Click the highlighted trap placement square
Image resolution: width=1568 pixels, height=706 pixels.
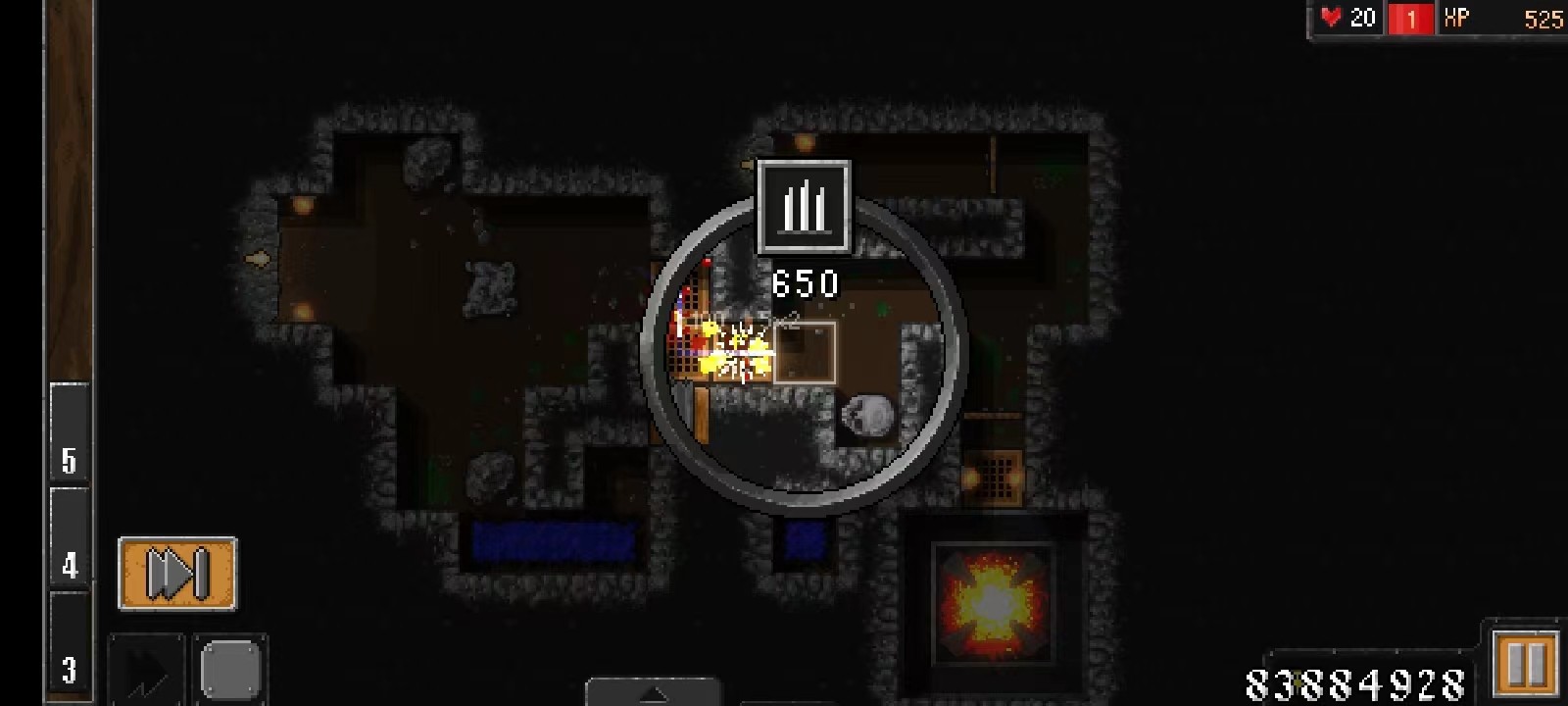point(804,350)
